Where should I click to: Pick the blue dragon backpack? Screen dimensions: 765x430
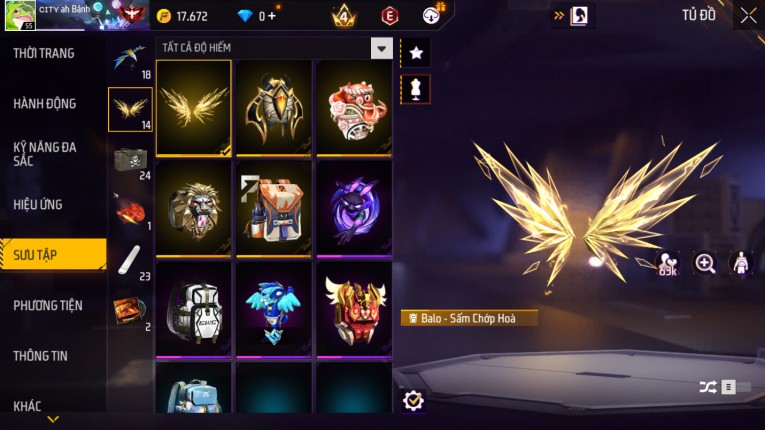pyautogui.click(x=274, y=307)
